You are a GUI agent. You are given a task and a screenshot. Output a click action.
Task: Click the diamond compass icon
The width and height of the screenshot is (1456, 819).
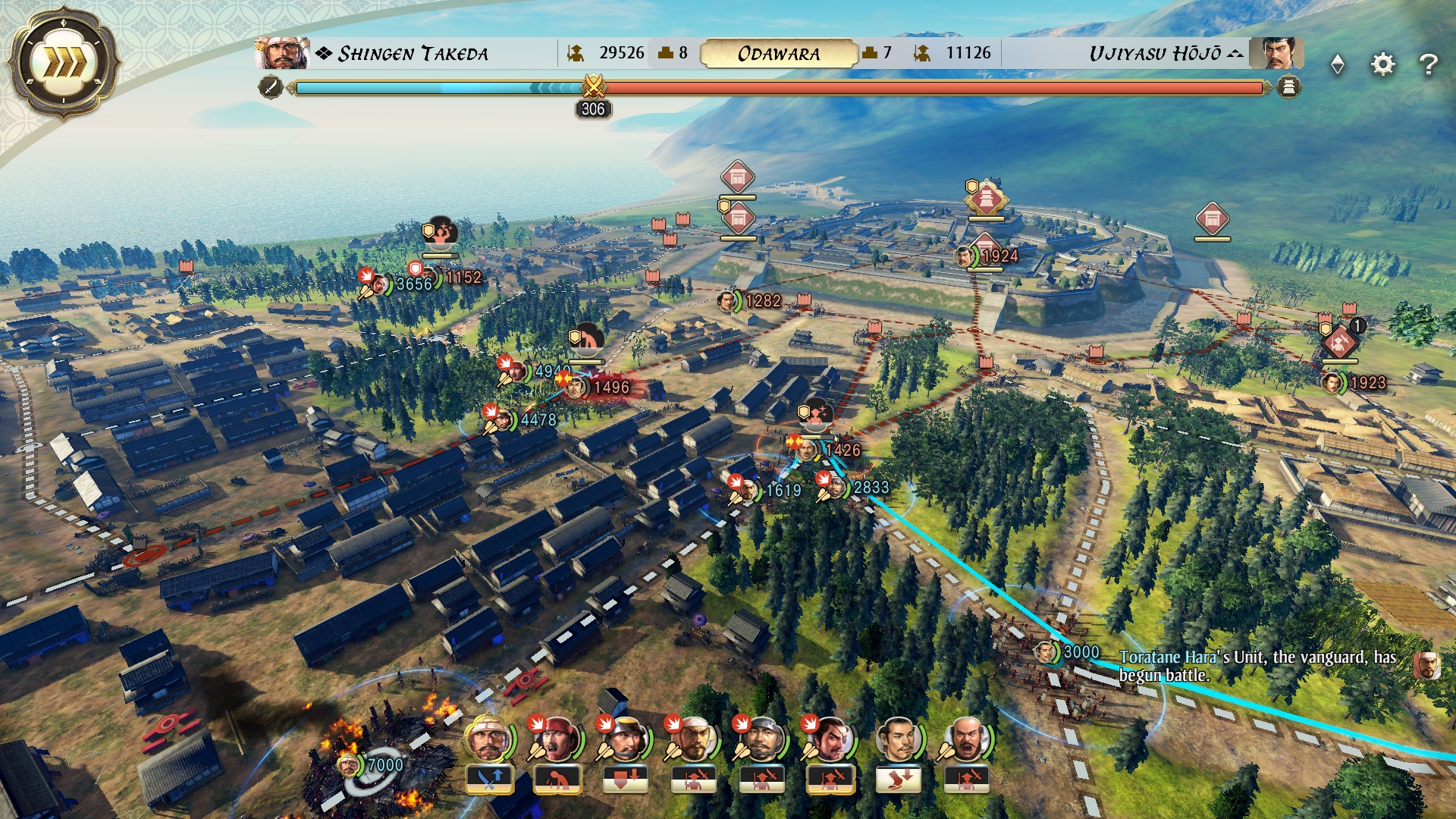(x=1338, y=64)
